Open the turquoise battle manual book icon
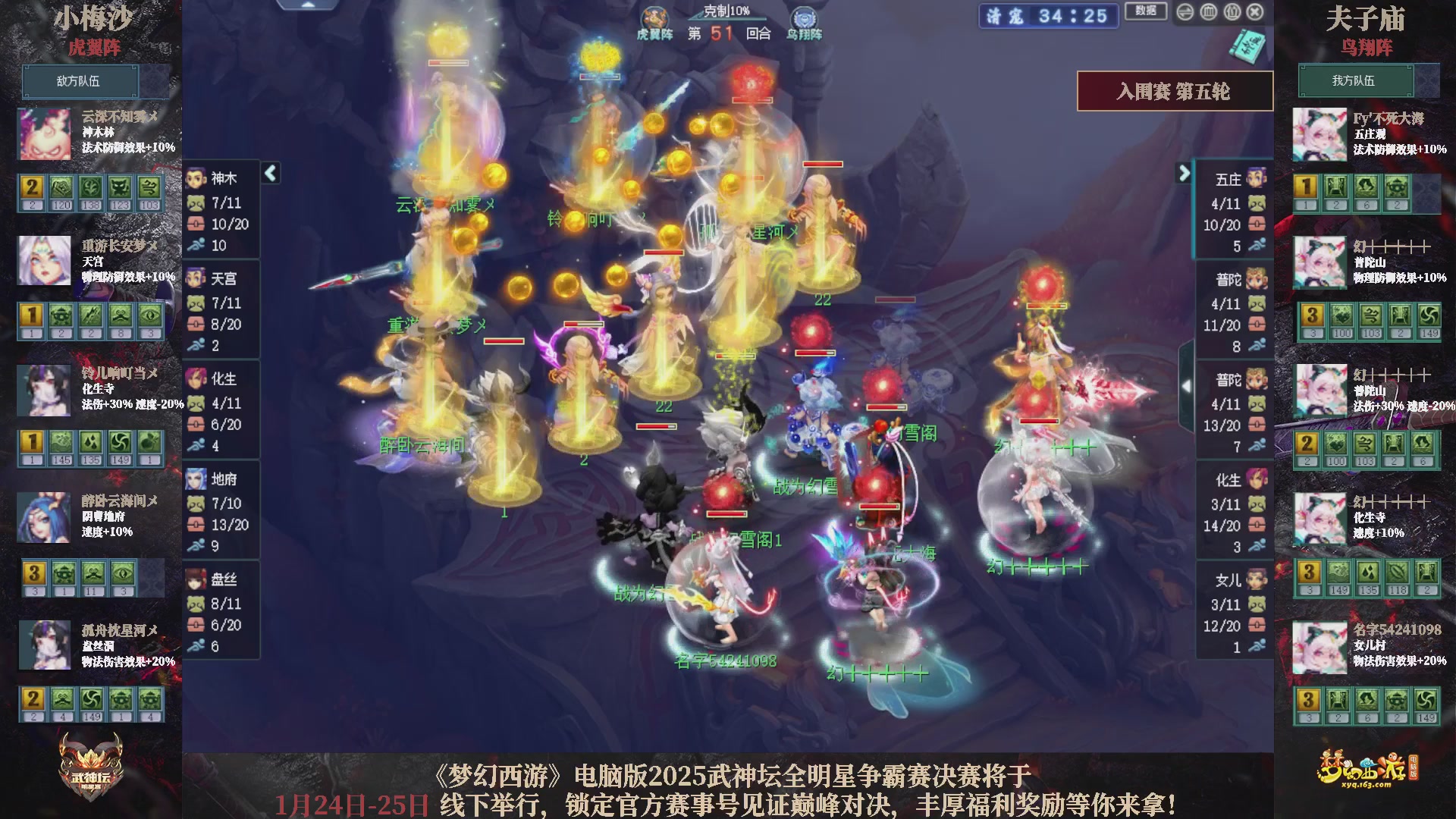Image resolution: width=1456 pixels, height=819 pixels. click(1246, 45)
